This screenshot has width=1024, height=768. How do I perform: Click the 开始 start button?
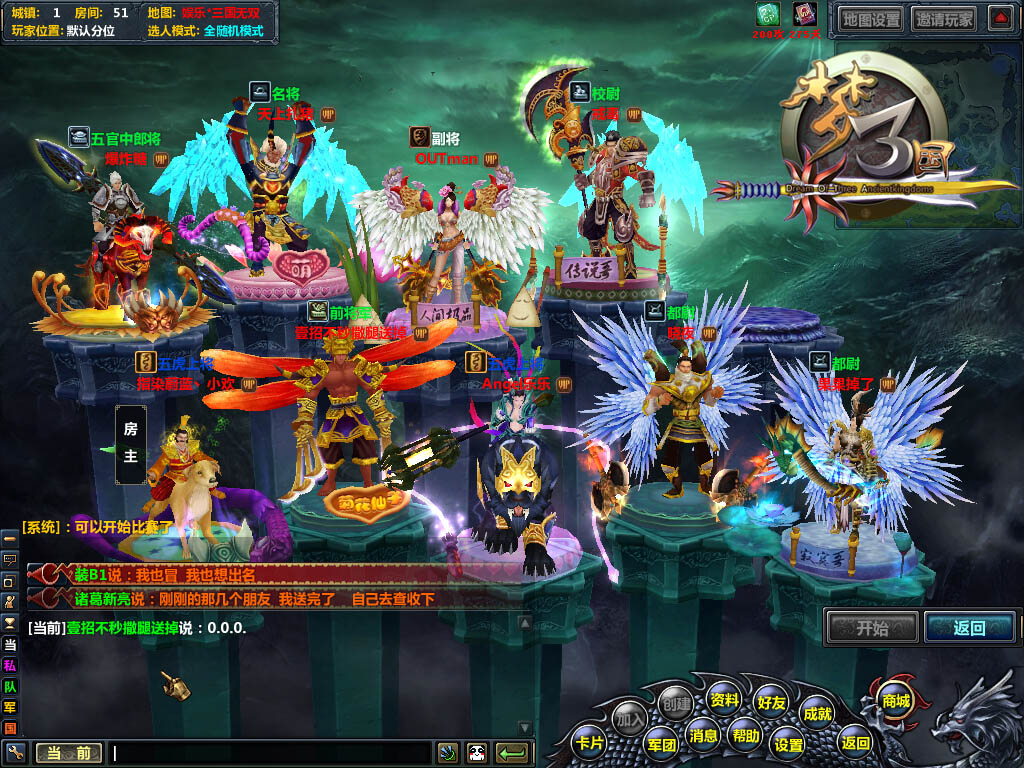tap(872, 627)
